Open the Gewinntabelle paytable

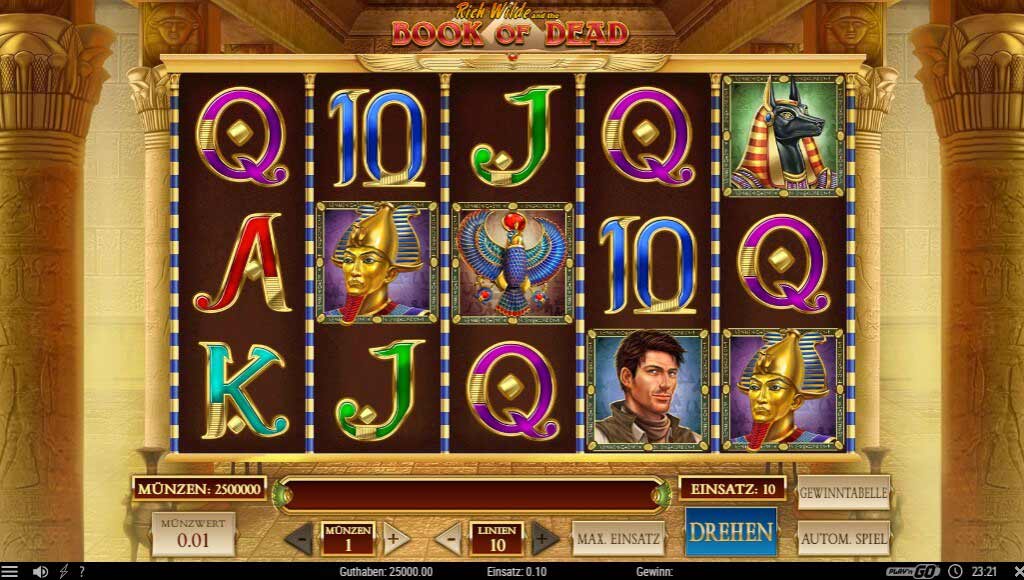coord(844,491)
